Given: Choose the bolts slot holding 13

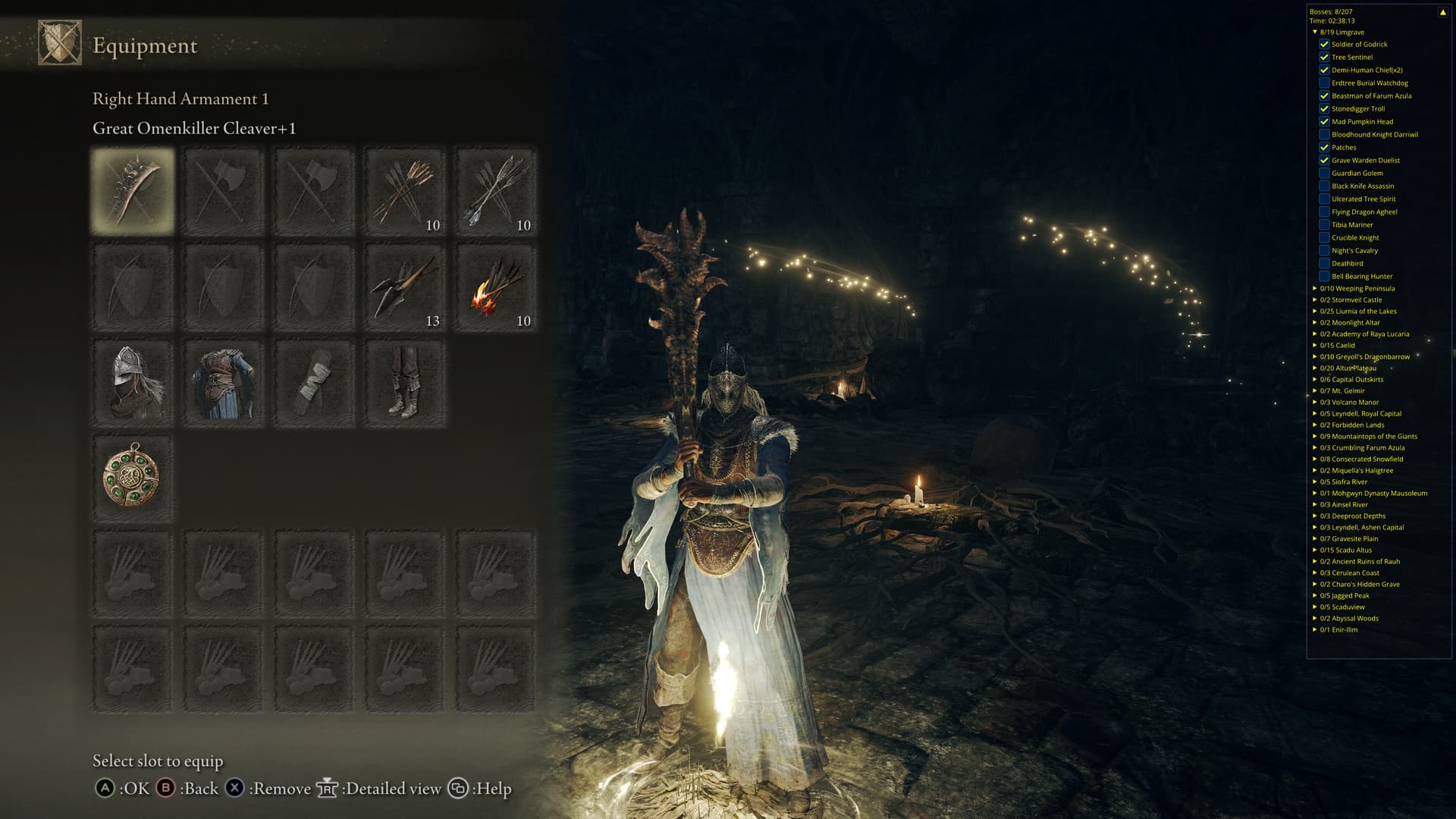Looking at the screenshot, I should [x=405, y=287].
